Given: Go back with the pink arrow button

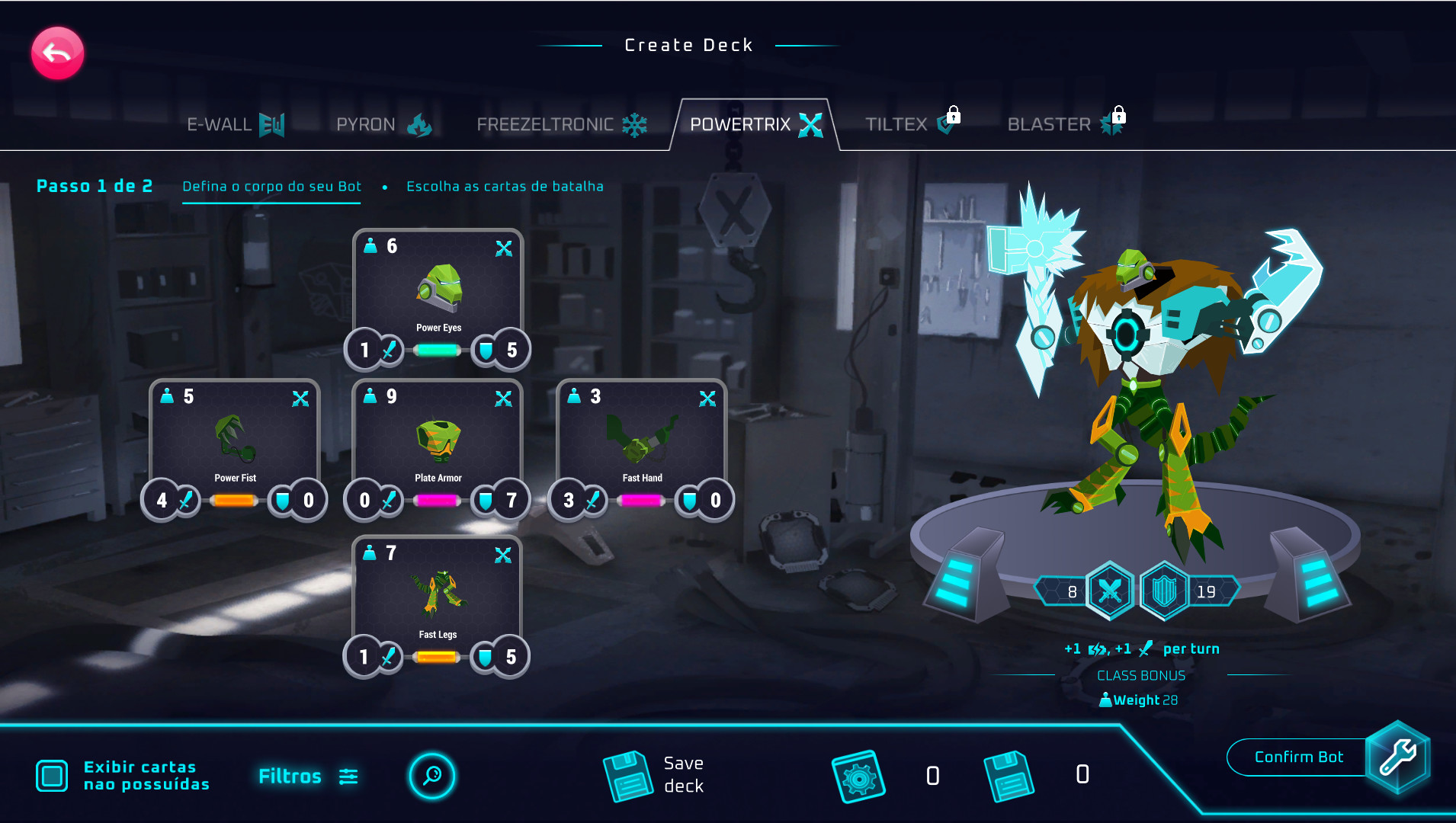Looking at the screenshot, I should [57, 53].
